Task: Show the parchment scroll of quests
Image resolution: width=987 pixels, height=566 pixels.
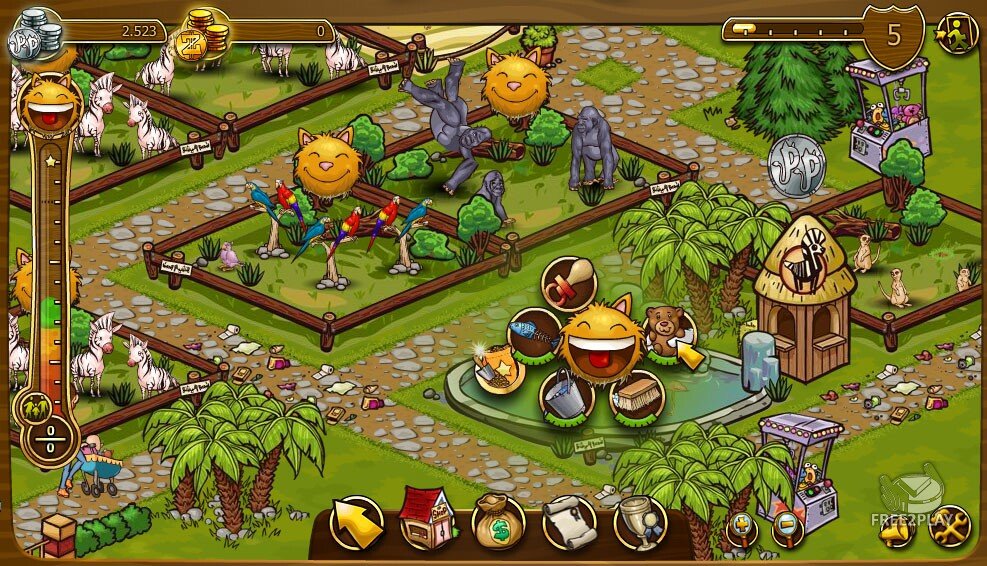Action: tap(568, 522)
